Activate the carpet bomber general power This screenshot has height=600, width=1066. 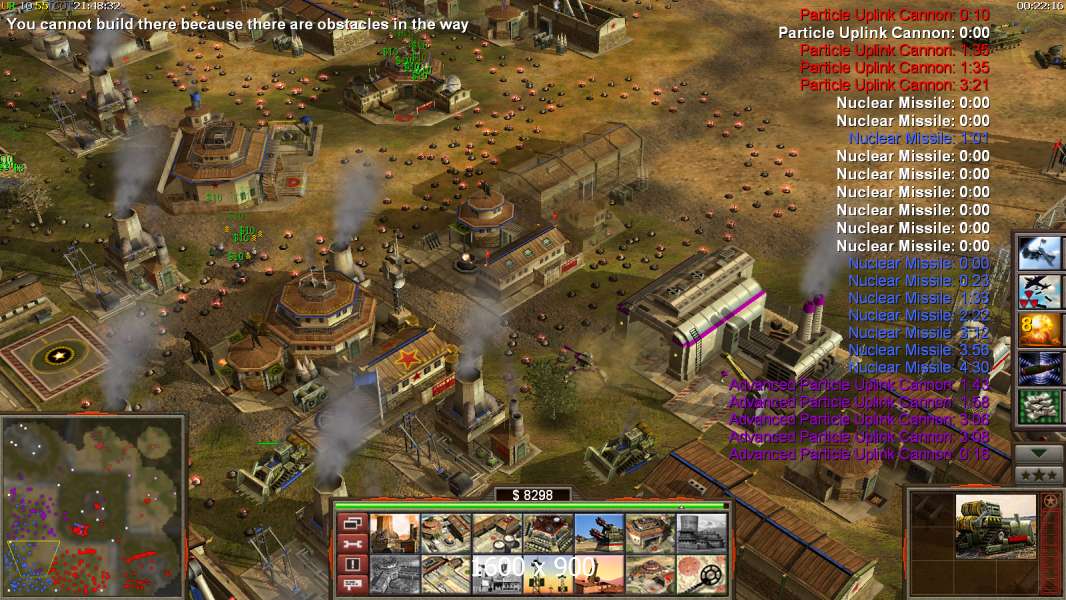coord(1038,252)
